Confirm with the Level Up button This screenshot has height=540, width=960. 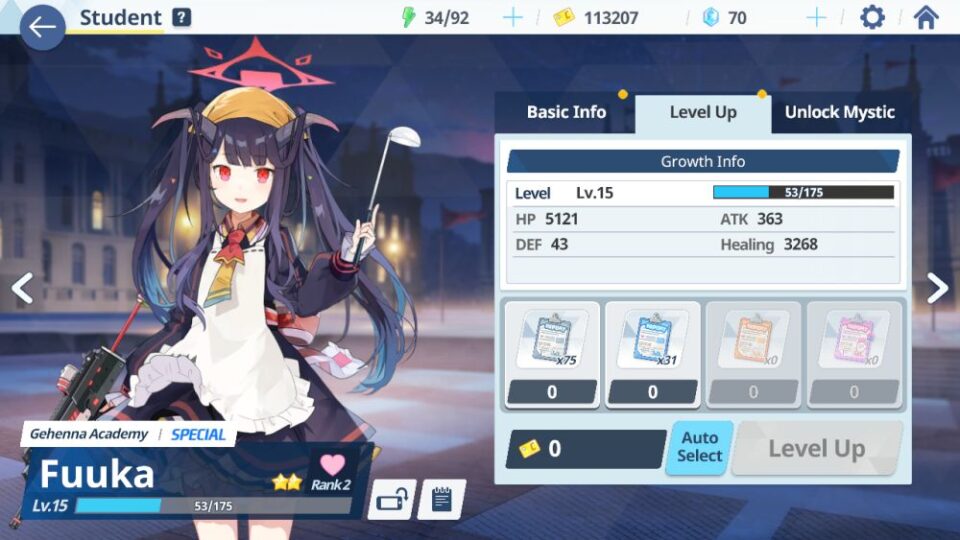(x=816, y=449)
